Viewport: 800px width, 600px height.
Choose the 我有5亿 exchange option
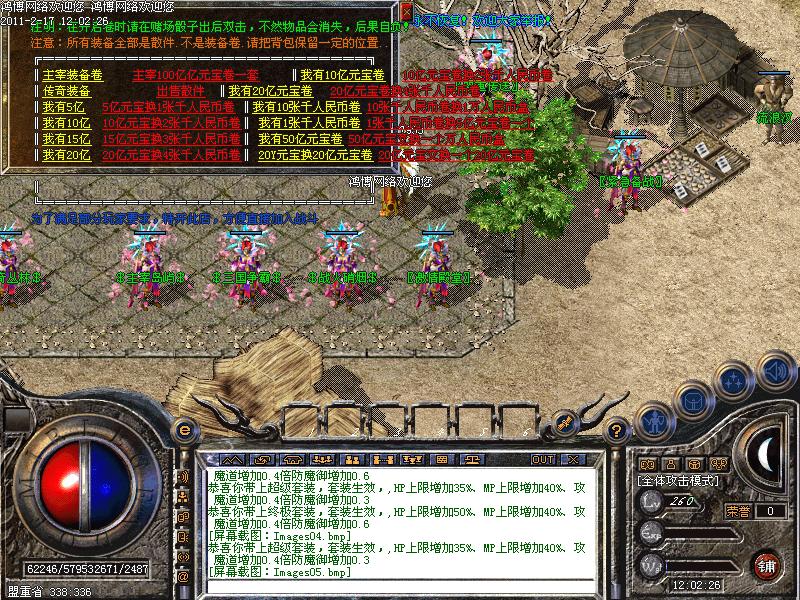(64, 107)
